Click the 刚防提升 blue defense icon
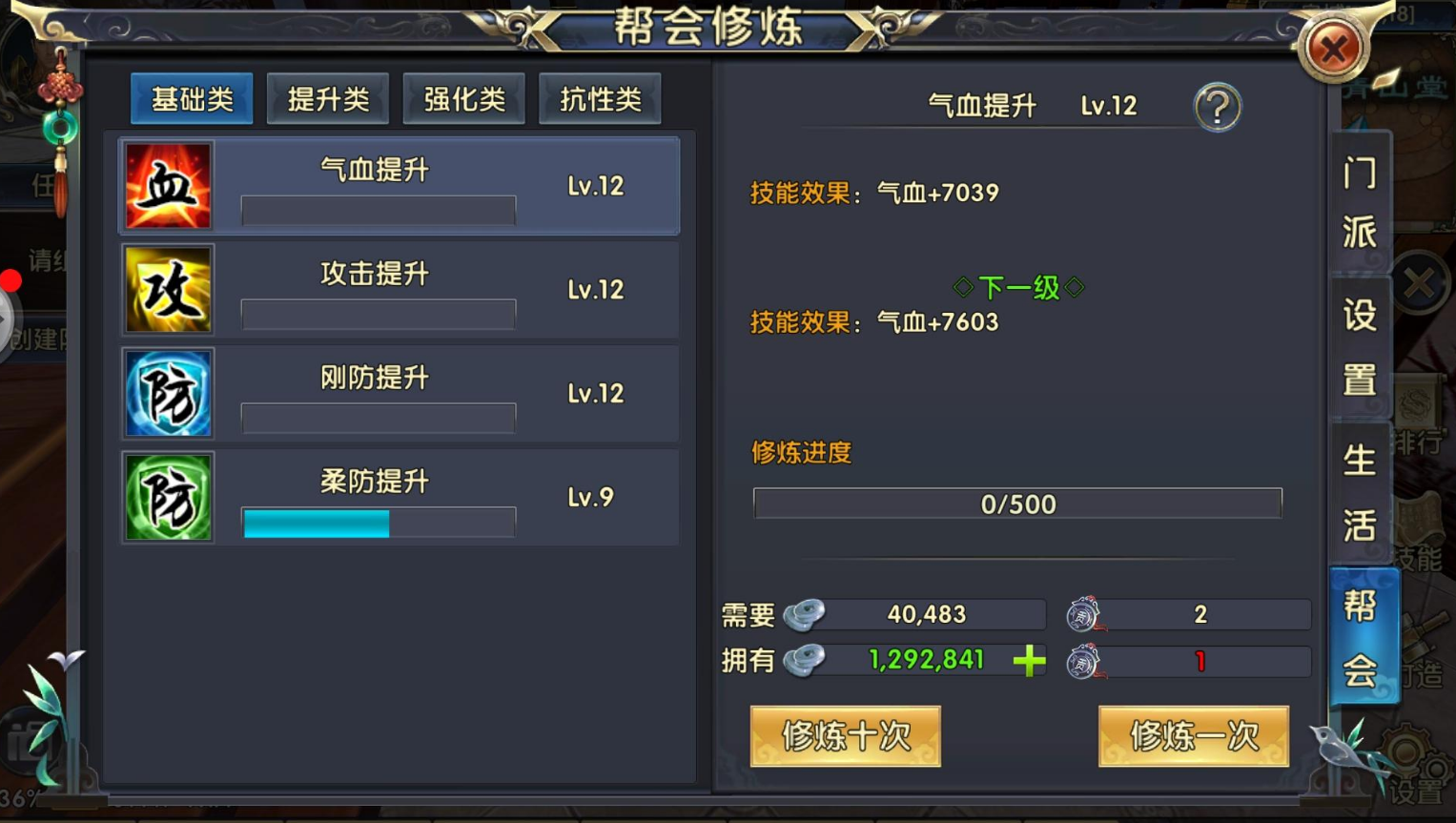This screenshot has height=823, width=1456. [x=168, y=393]
